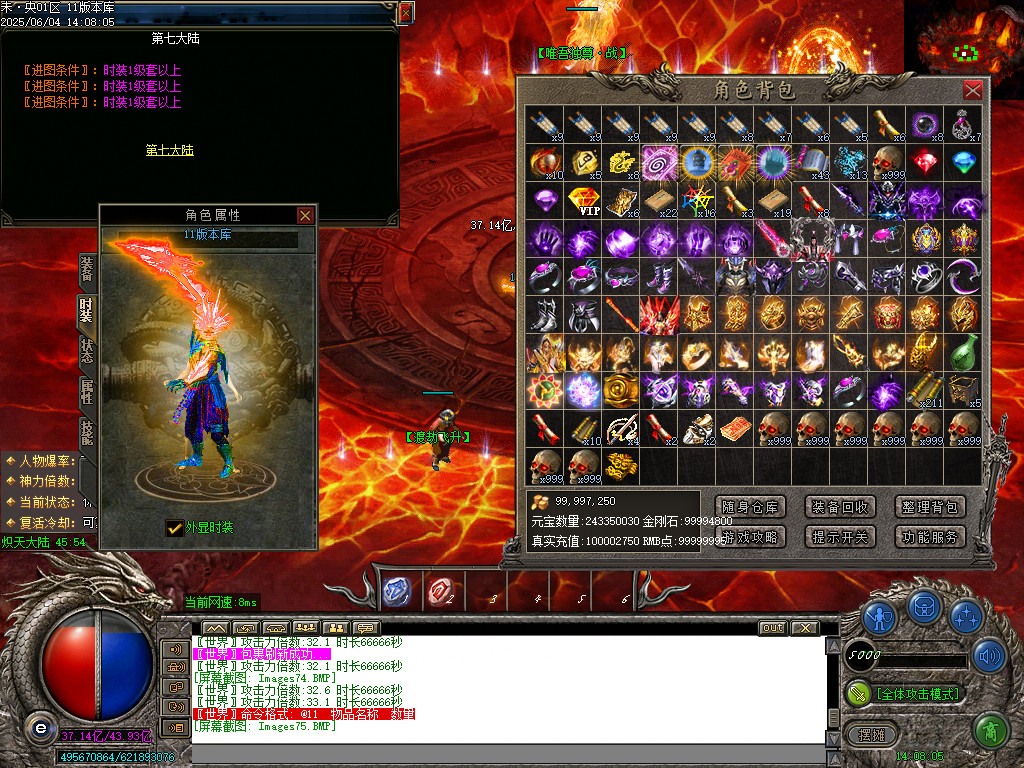Click the green 商 shop button
Screen dimensions: 1024x768
click(990, 731)
